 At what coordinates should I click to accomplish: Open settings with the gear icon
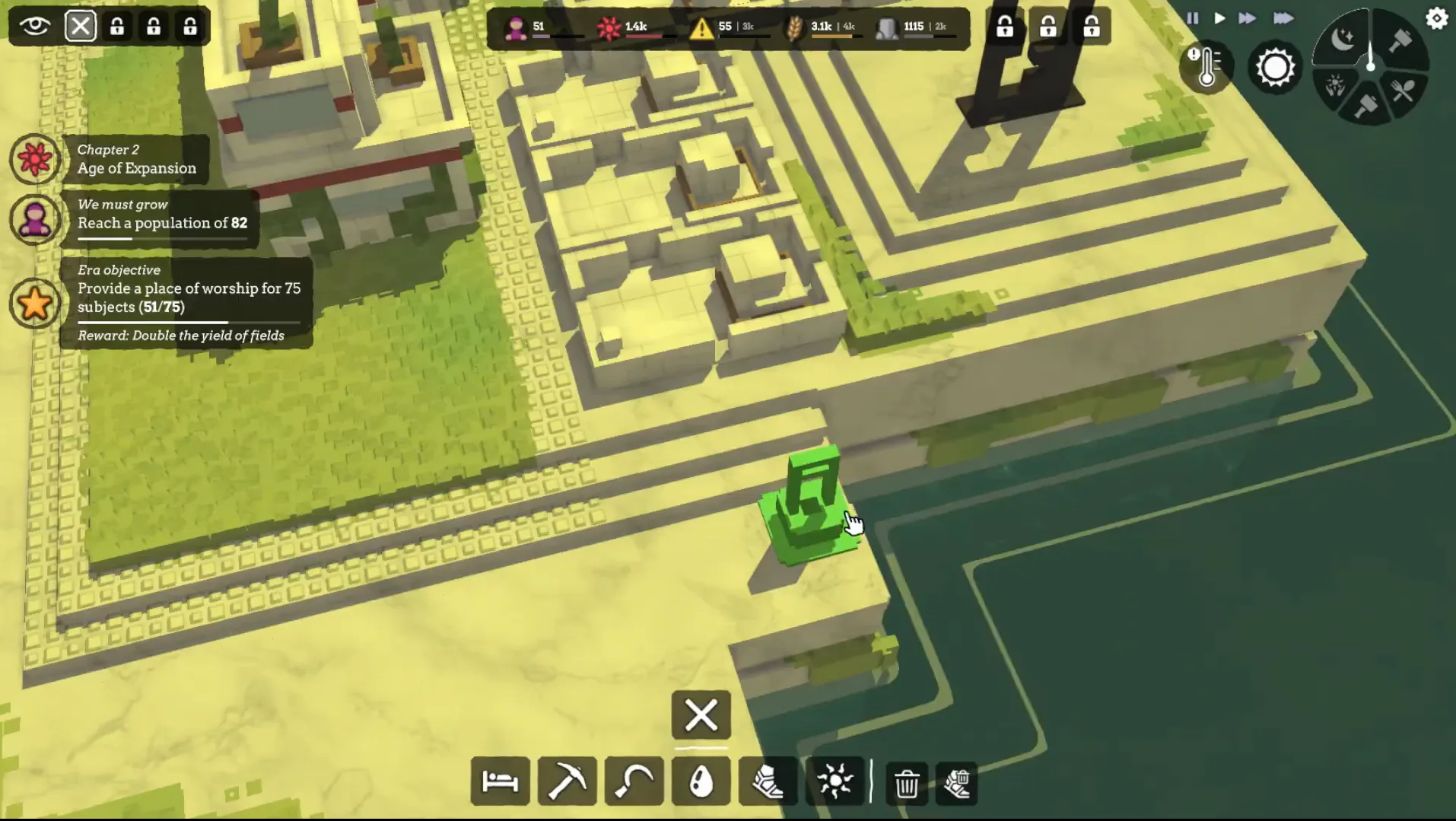pos(1436,18)
